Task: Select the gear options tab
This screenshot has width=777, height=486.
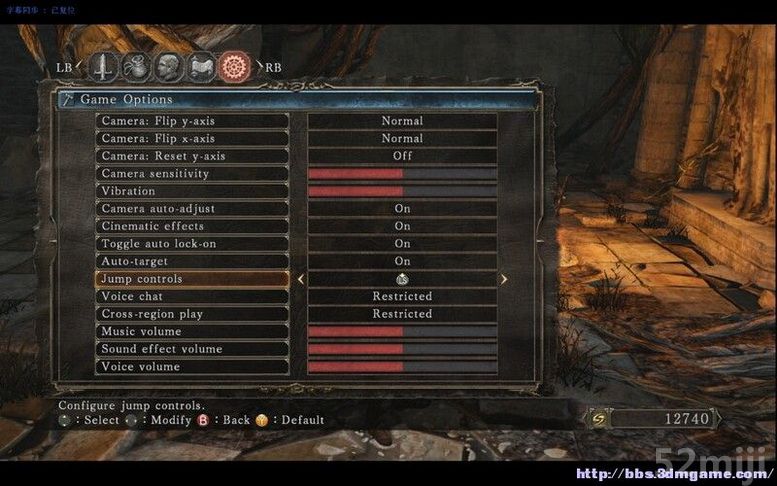Action: [x=236, y=67]
